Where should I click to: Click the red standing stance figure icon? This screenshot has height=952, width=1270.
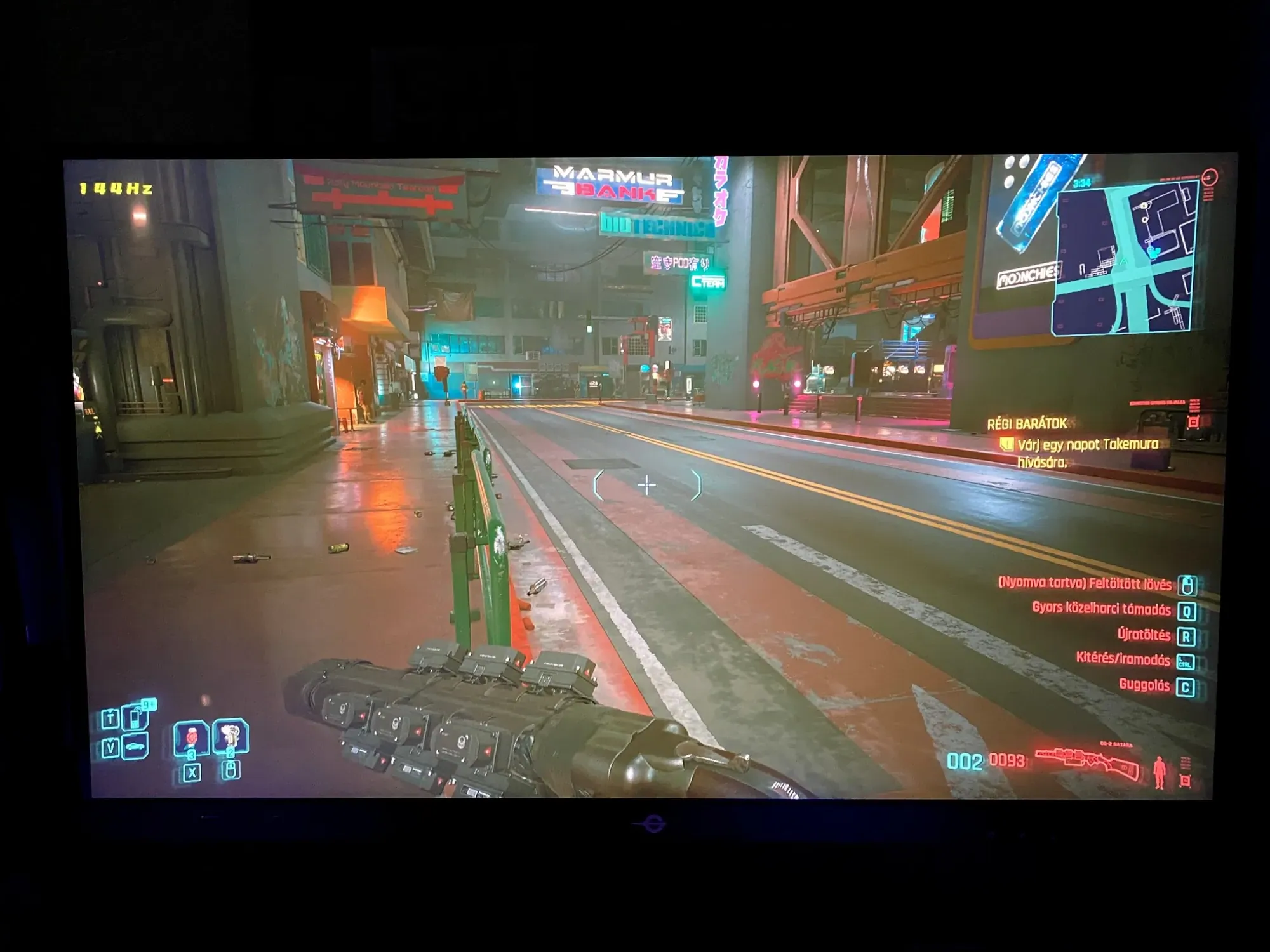click(1160, 772)
